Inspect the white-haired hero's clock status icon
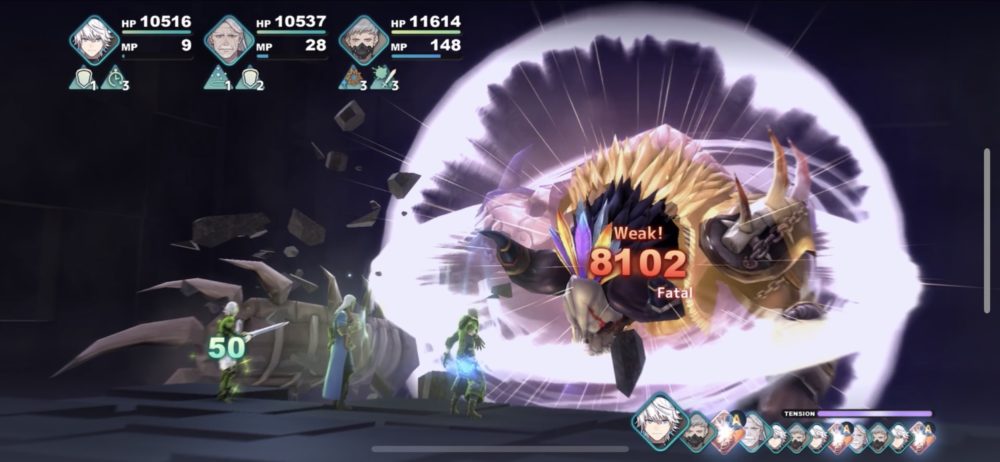Viewport: 1000px width, 462px height. click(113, 78)
